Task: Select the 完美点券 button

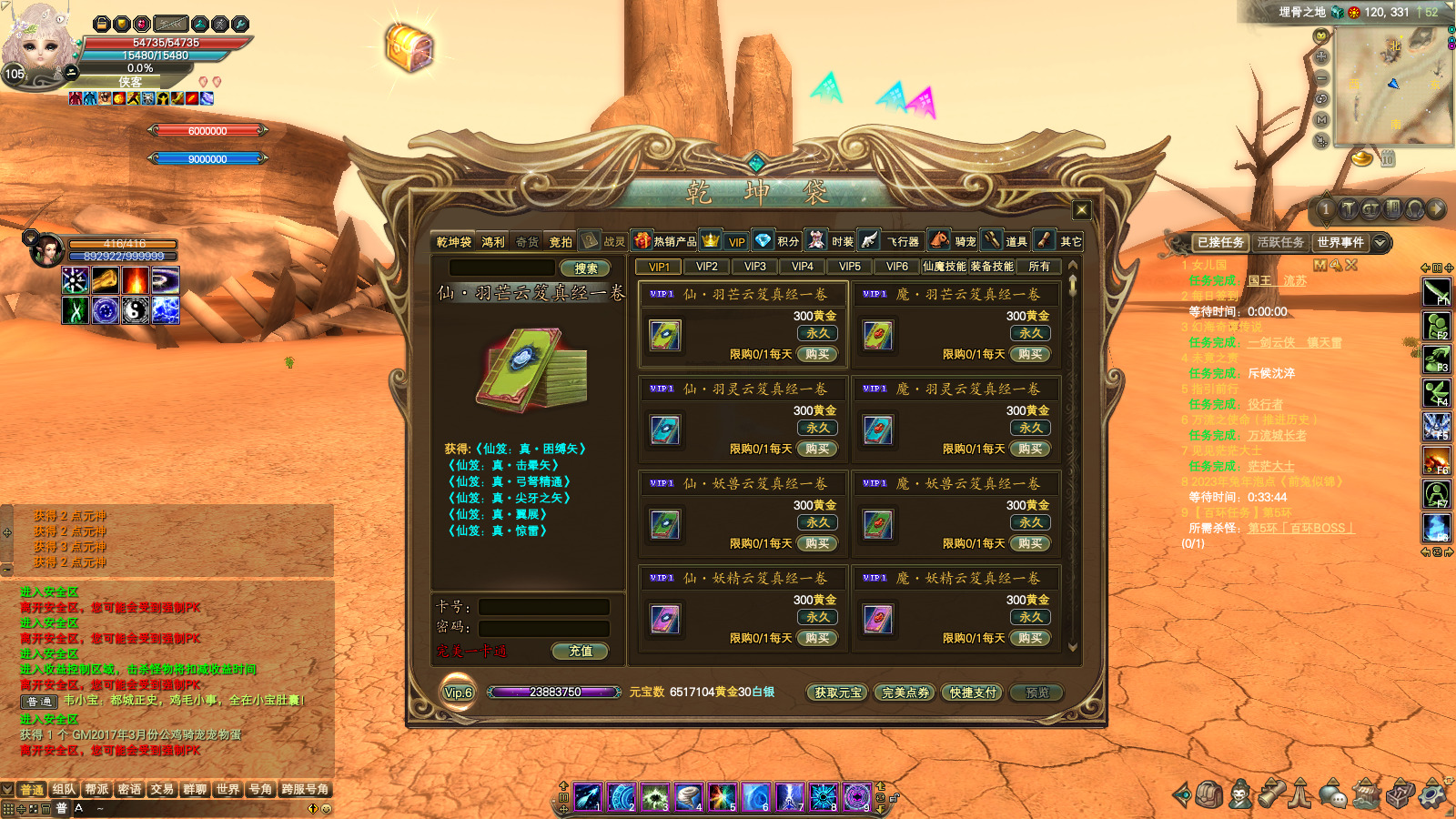Action: click(905, 693)
